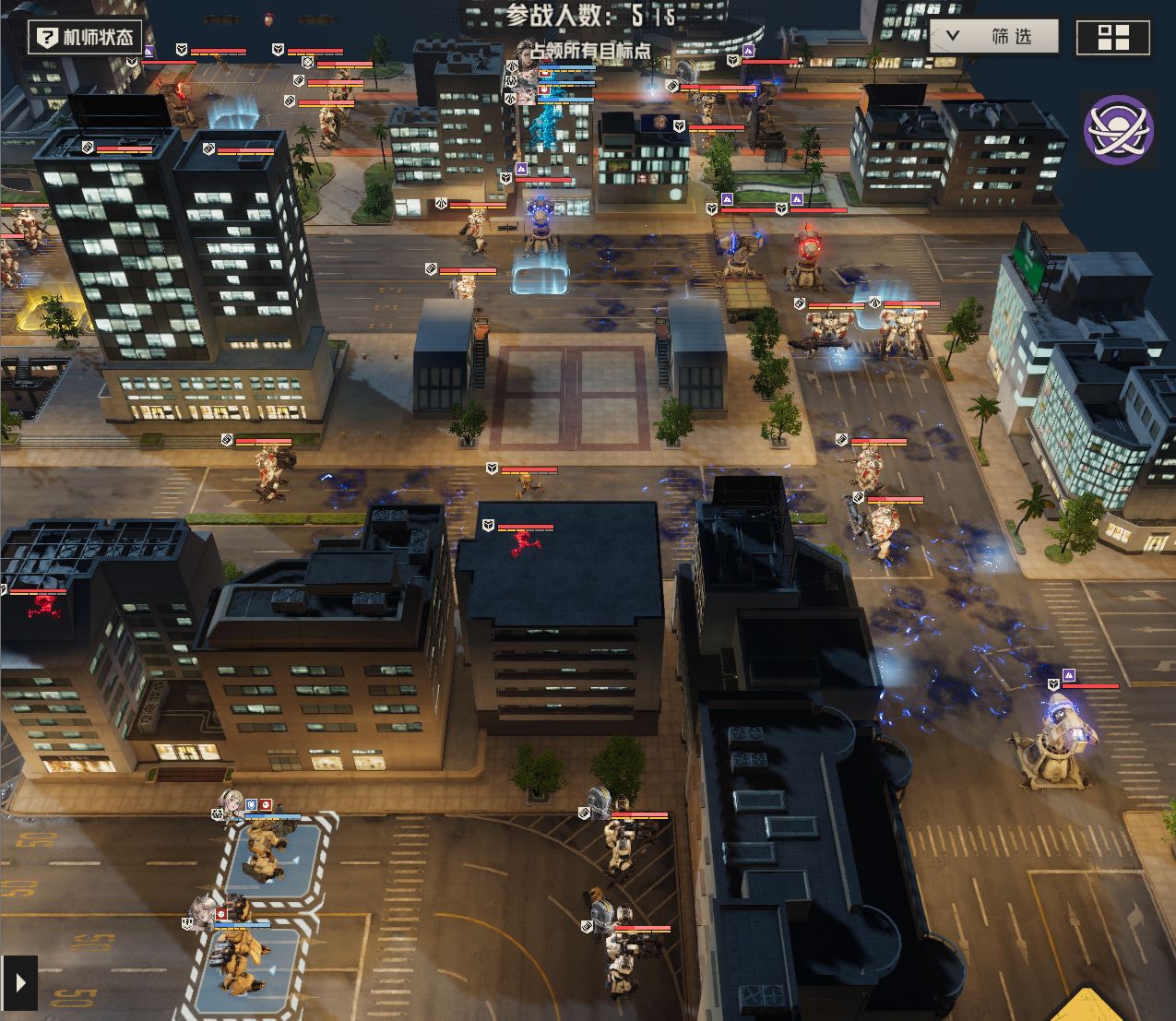Activate the purple planet orbit skill icon
The image size is (1176, 1021).
tap(1118, 130)
